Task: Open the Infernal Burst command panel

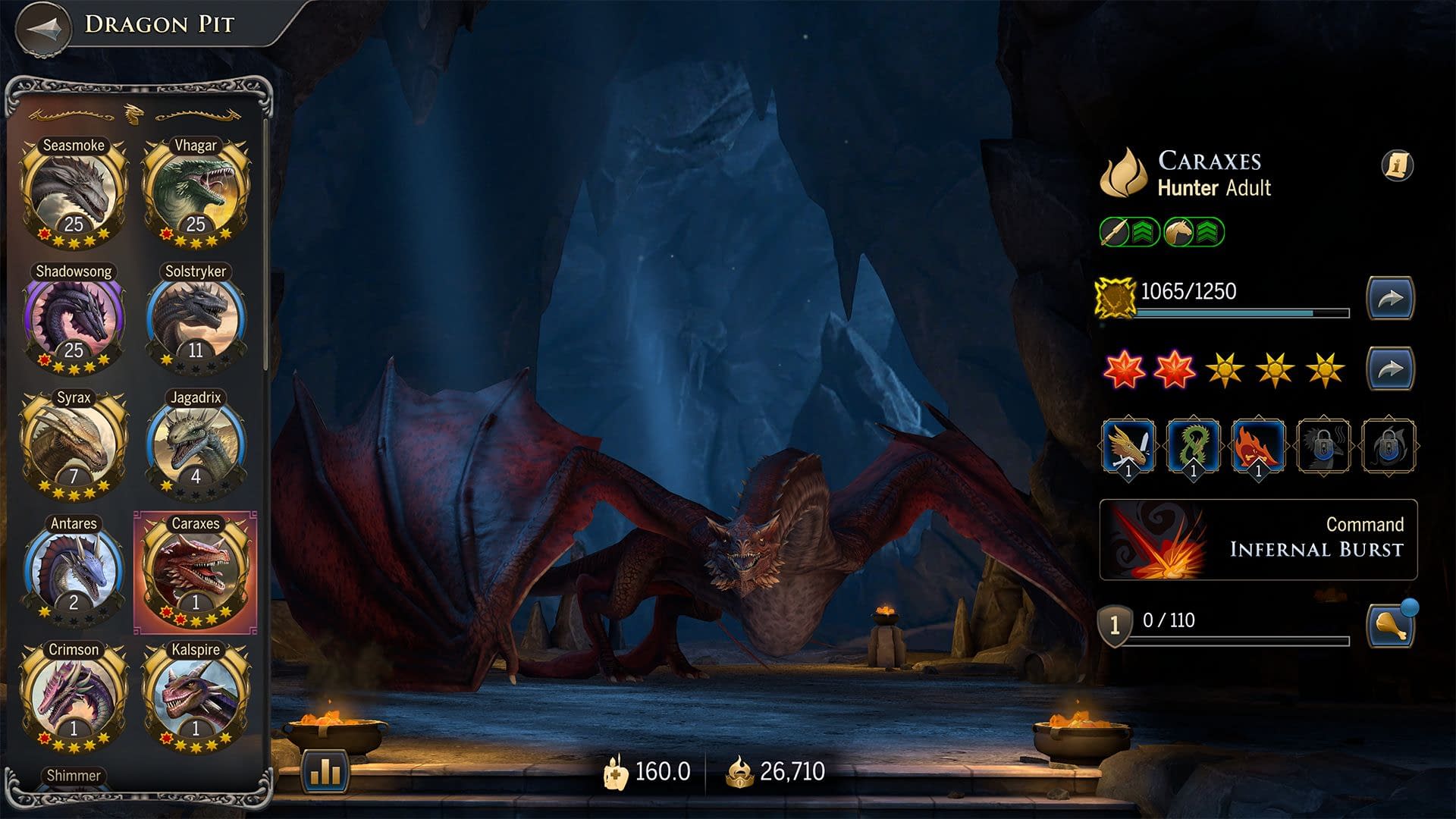Action: 1258,540
